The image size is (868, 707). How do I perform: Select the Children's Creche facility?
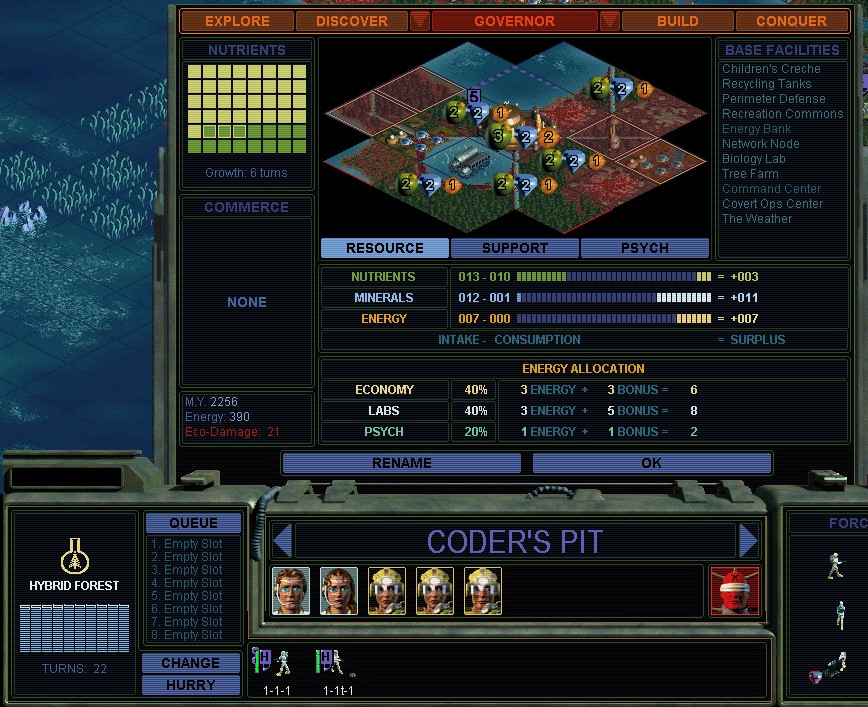click(x=771, y=69)
